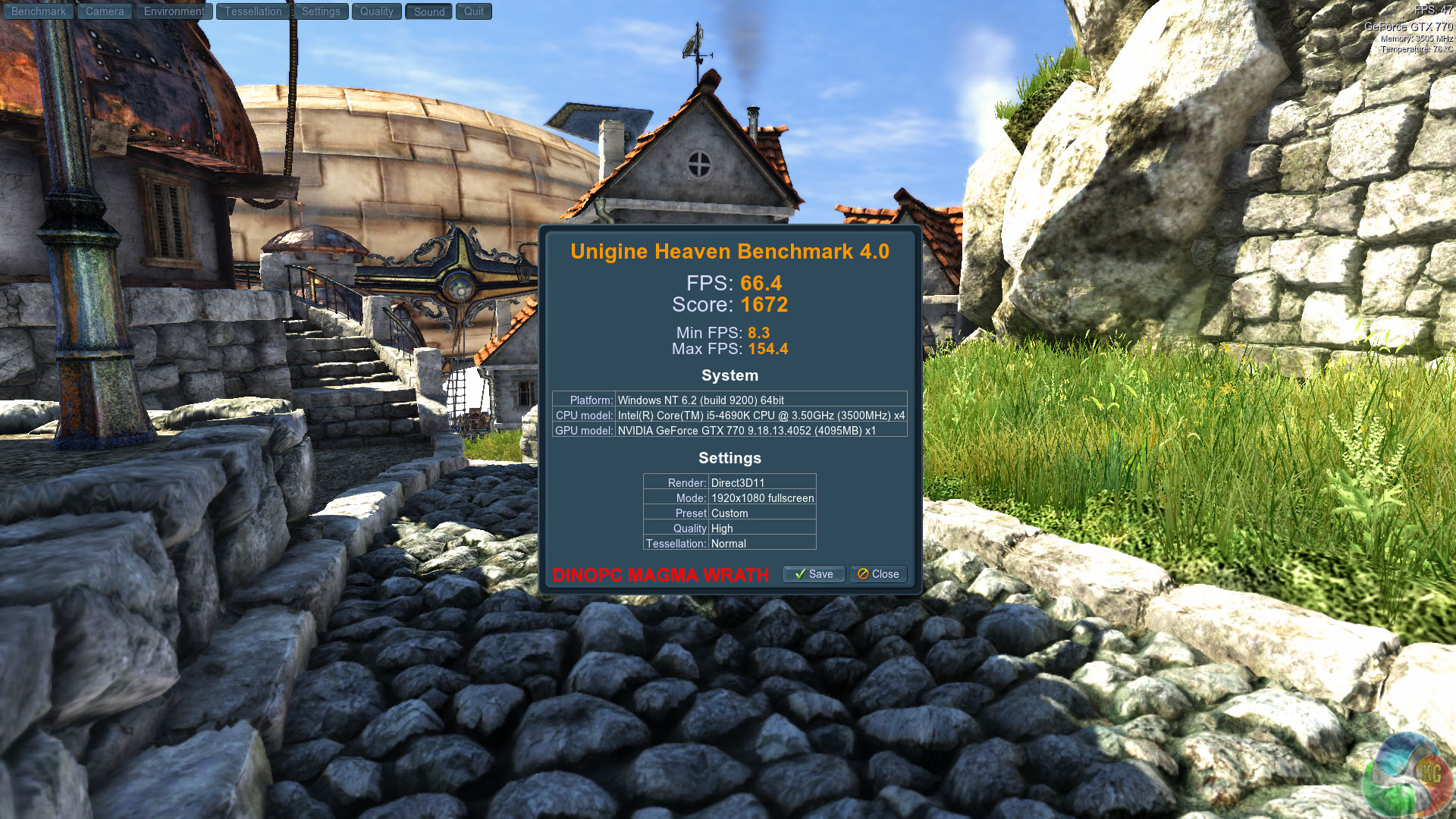The image size is (1456, 819).
Task: Open the Settings button in top bar
Action: [x=321, y=11]
